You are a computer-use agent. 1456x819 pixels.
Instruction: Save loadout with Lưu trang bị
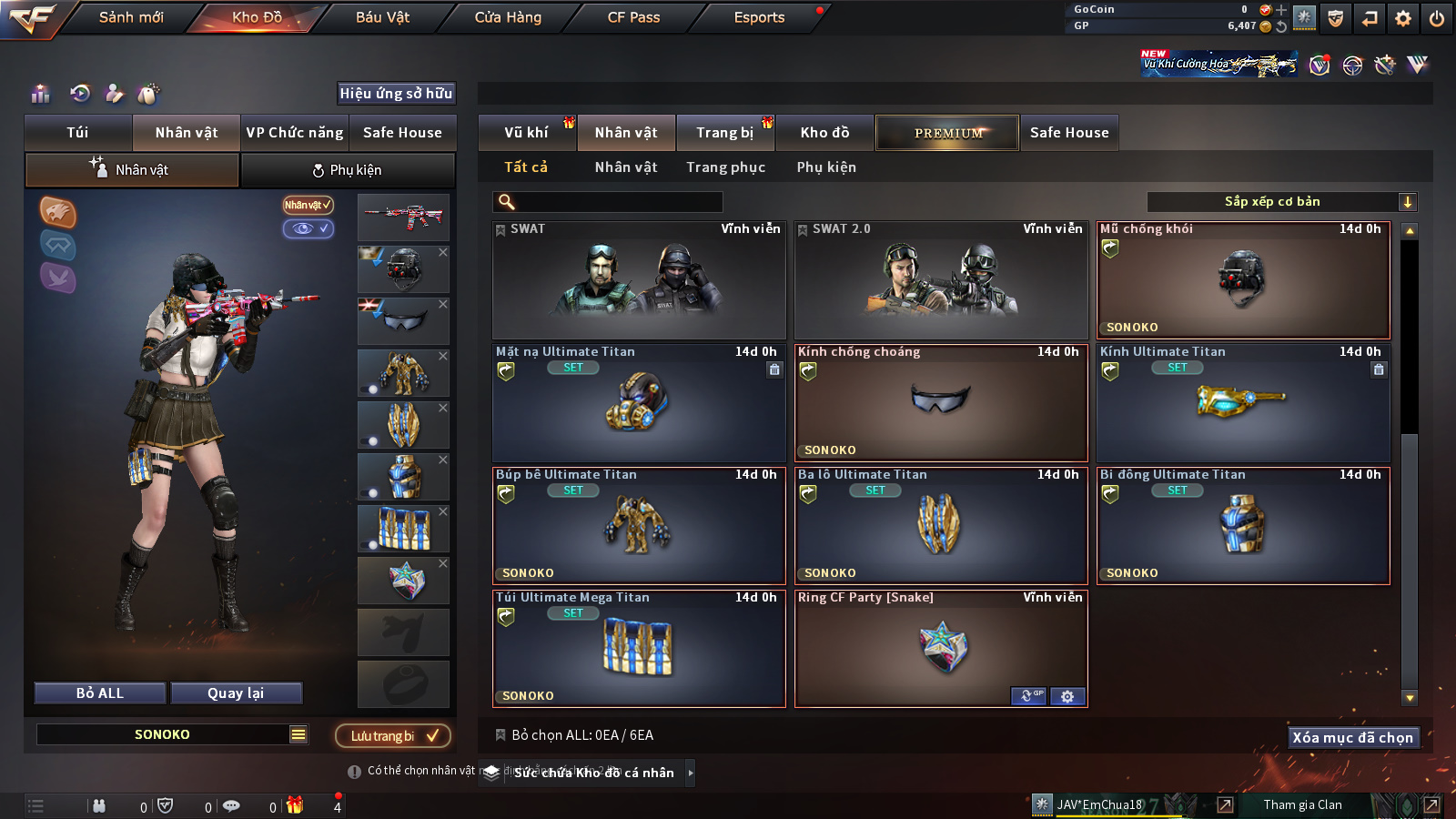[393, 735]
